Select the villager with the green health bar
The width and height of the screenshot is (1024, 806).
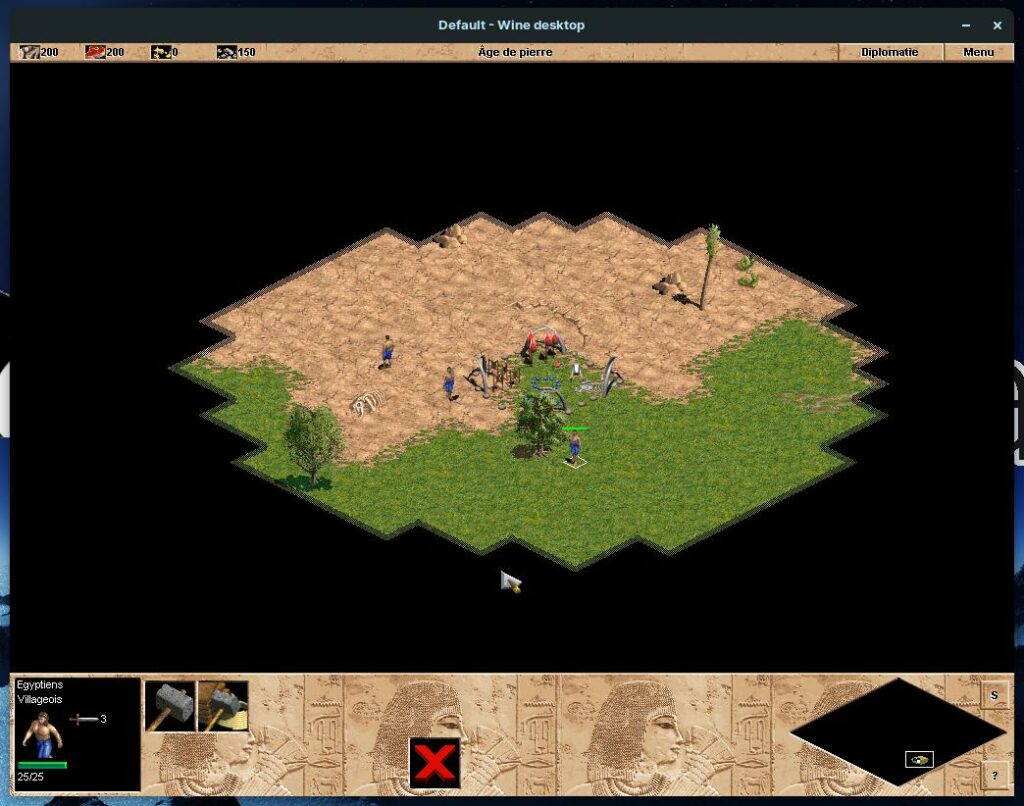click(x=575, y=446)
